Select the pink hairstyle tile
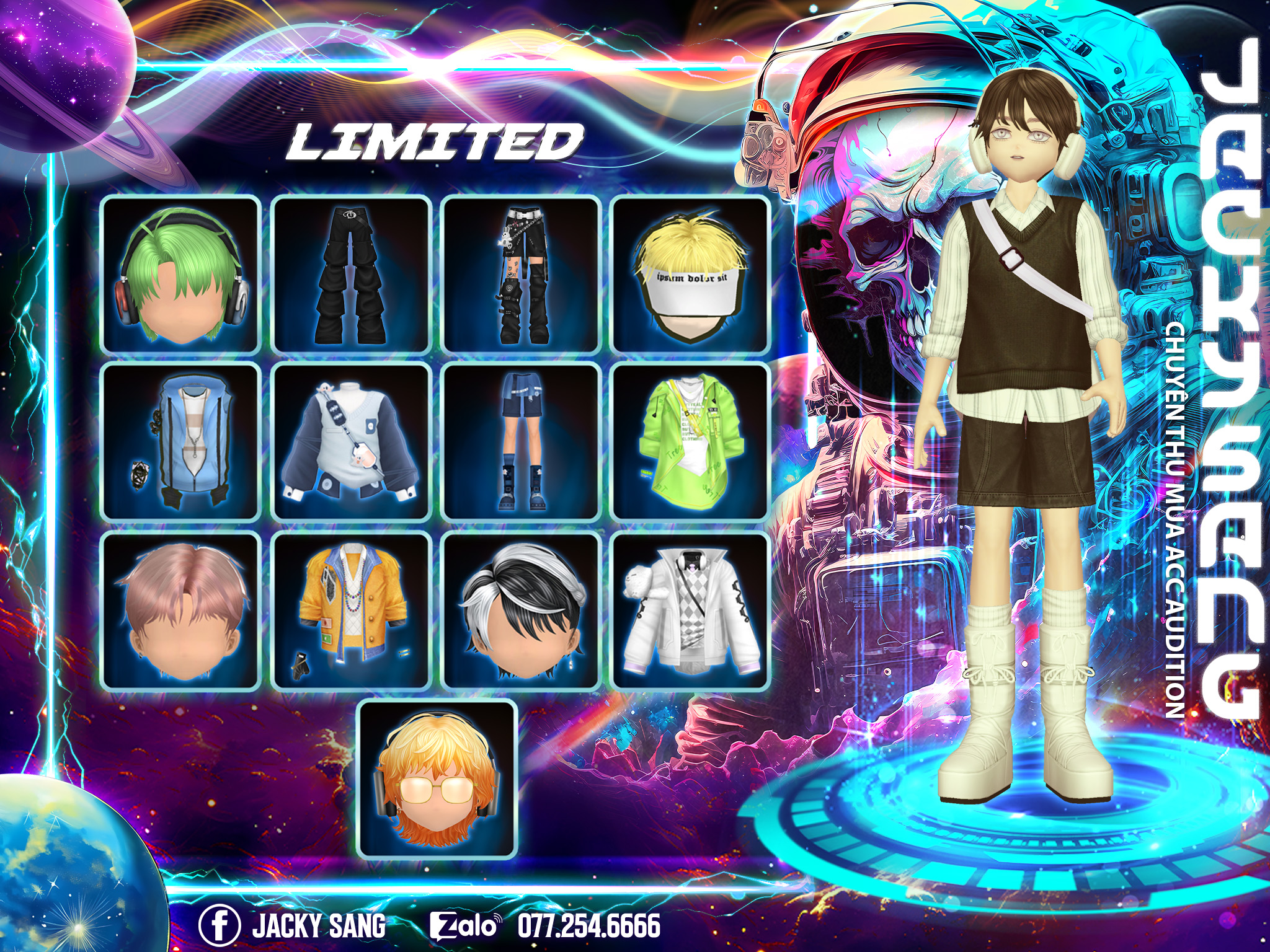This screenshot has width=1270, height=952. pyautogui.click(x=180, y=610)
